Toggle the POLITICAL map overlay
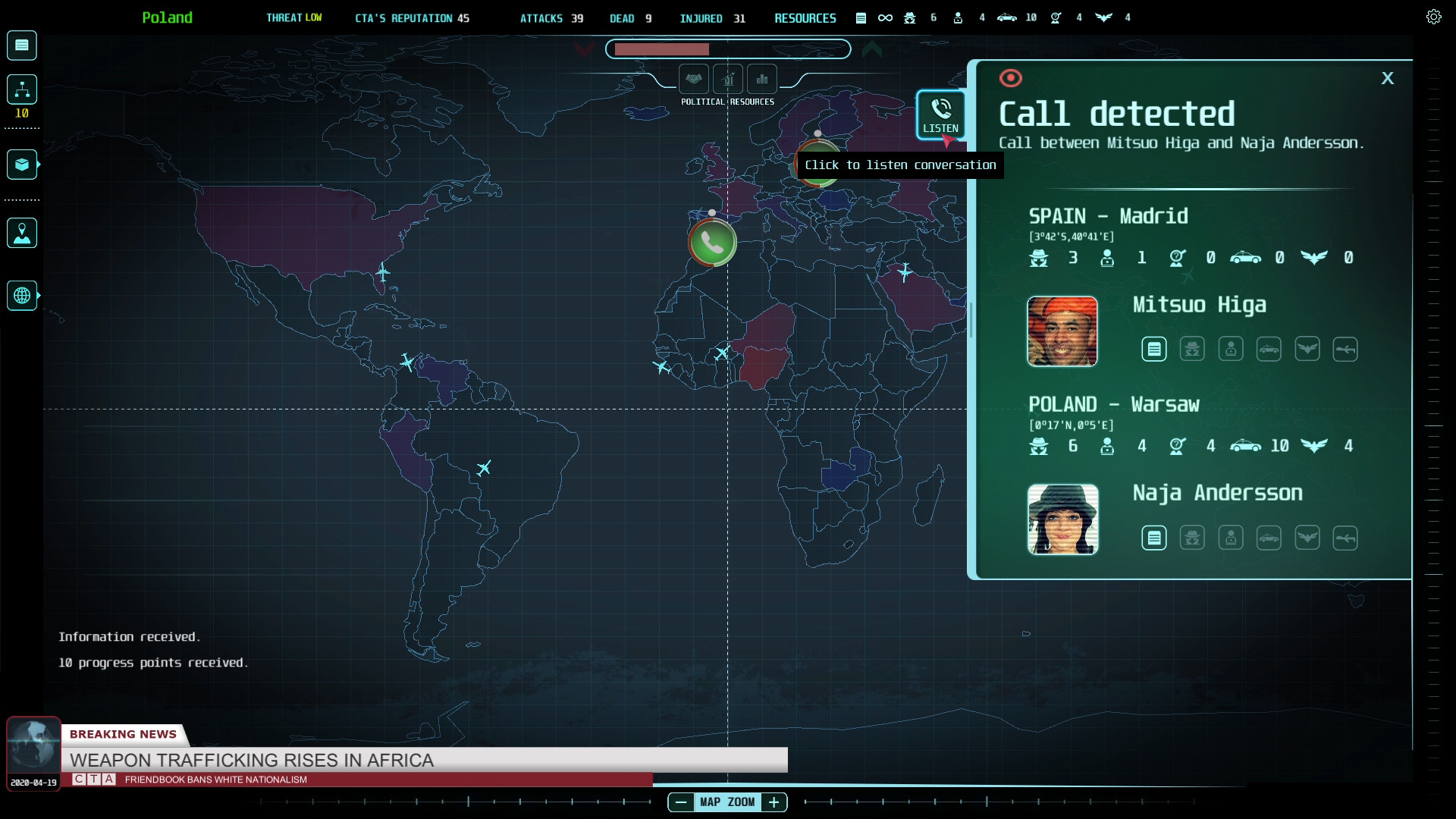1456x819 pixels. pyautogui.click(x=695, y=79)
